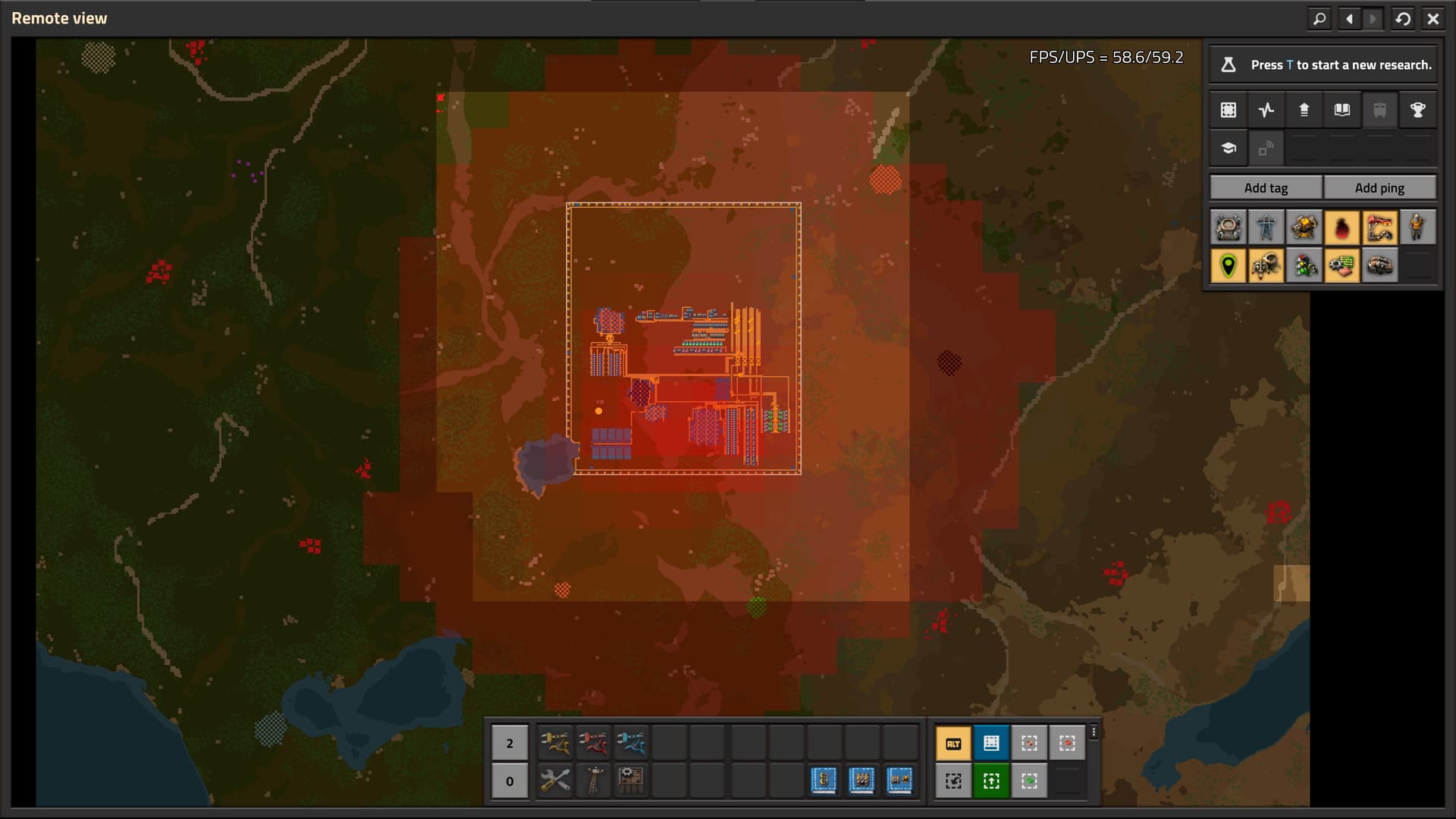1456x819 pixels.
Task: Select the red wire hotbar slot
Action: click(593, 743)
